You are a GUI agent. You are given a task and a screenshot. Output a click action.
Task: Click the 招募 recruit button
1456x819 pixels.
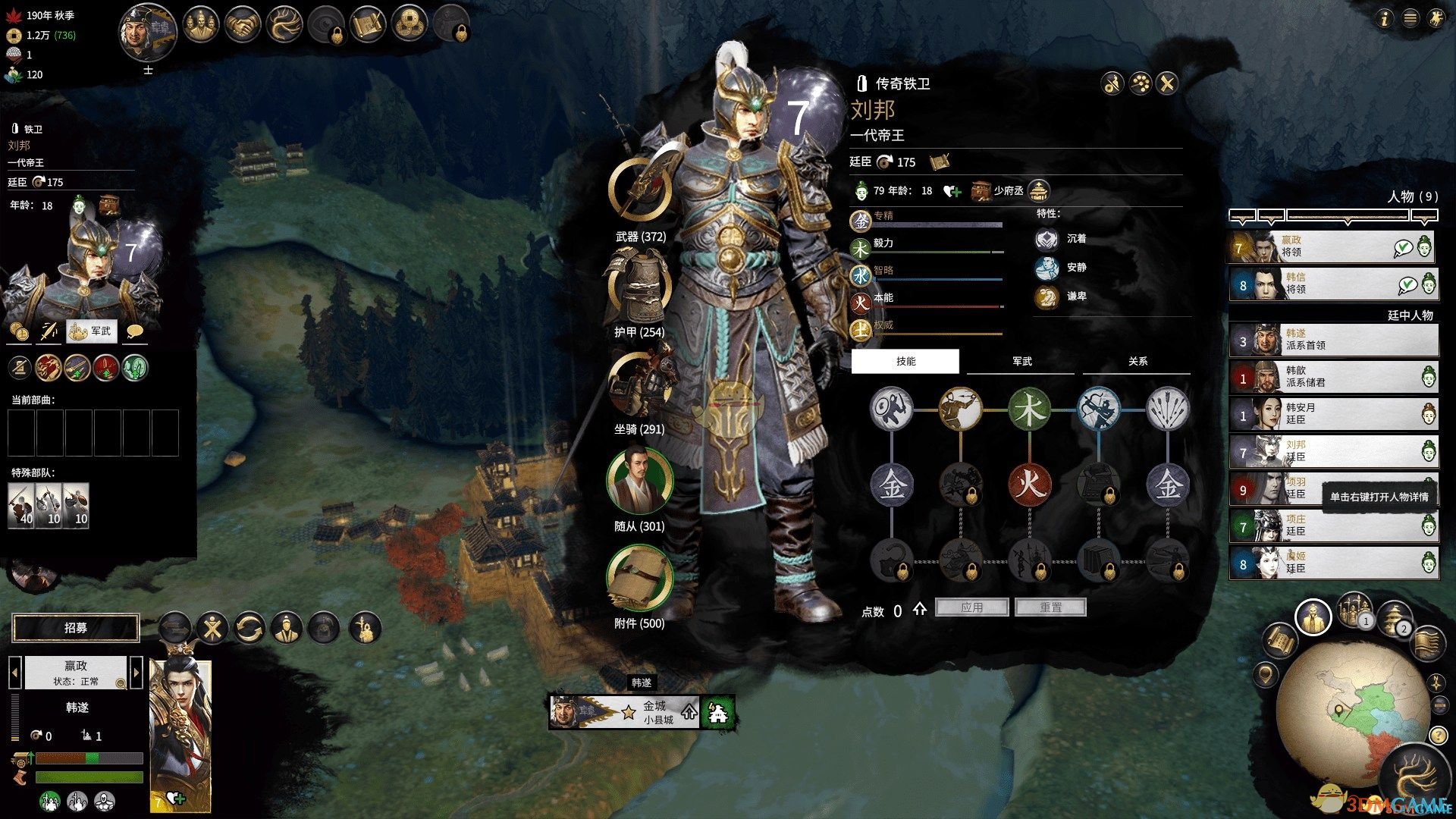[76, 628]
